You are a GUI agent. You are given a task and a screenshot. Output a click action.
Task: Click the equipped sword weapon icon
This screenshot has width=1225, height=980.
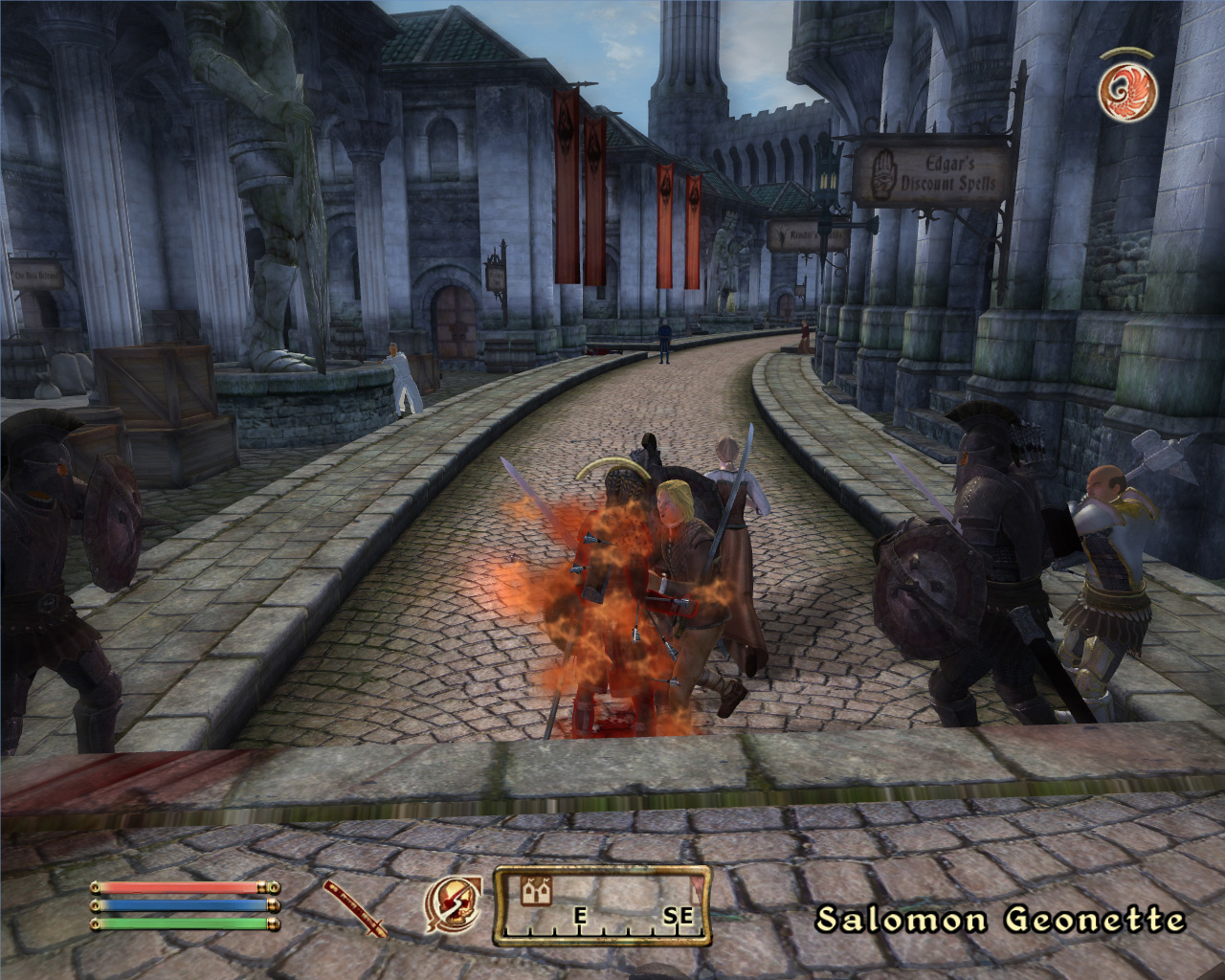pos(354,907)
